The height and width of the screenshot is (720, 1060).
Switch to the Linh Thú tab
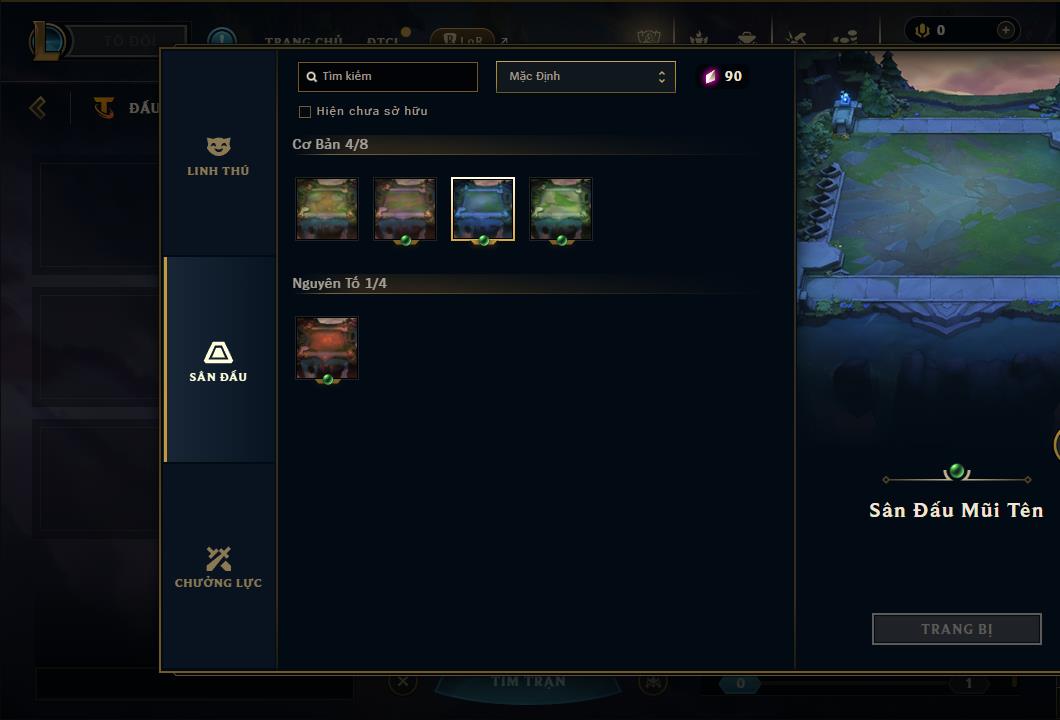coord(218,157)
